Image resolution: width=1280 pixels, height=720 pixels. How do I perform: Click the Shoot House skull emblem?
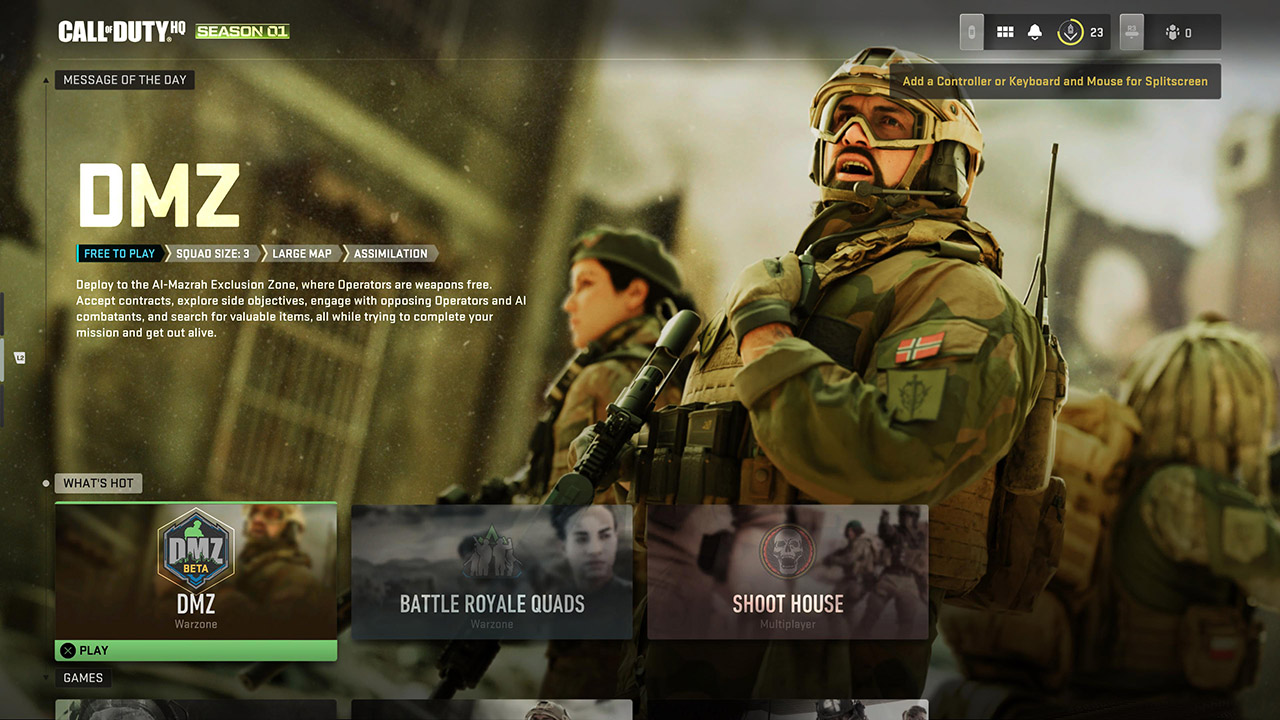coord(788,551)
